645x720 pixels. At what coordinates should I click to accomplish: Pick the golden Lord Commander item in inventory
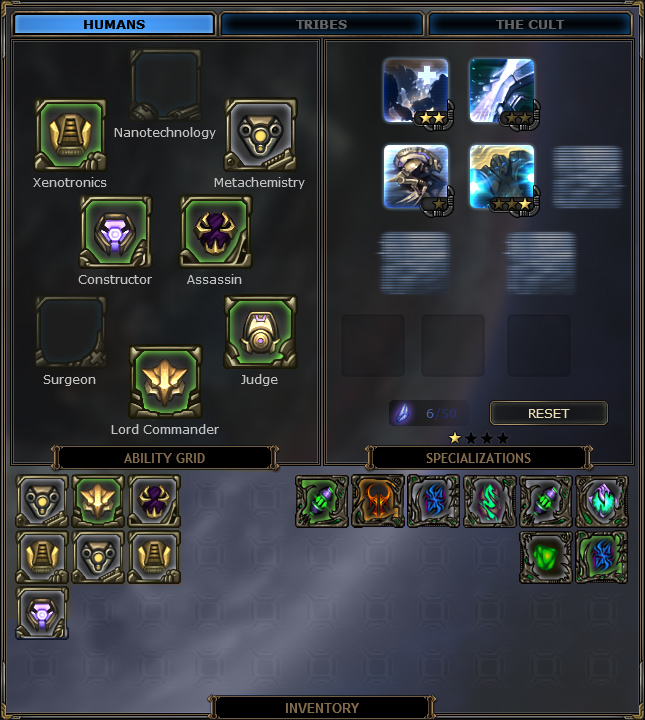tap(99, 501)
